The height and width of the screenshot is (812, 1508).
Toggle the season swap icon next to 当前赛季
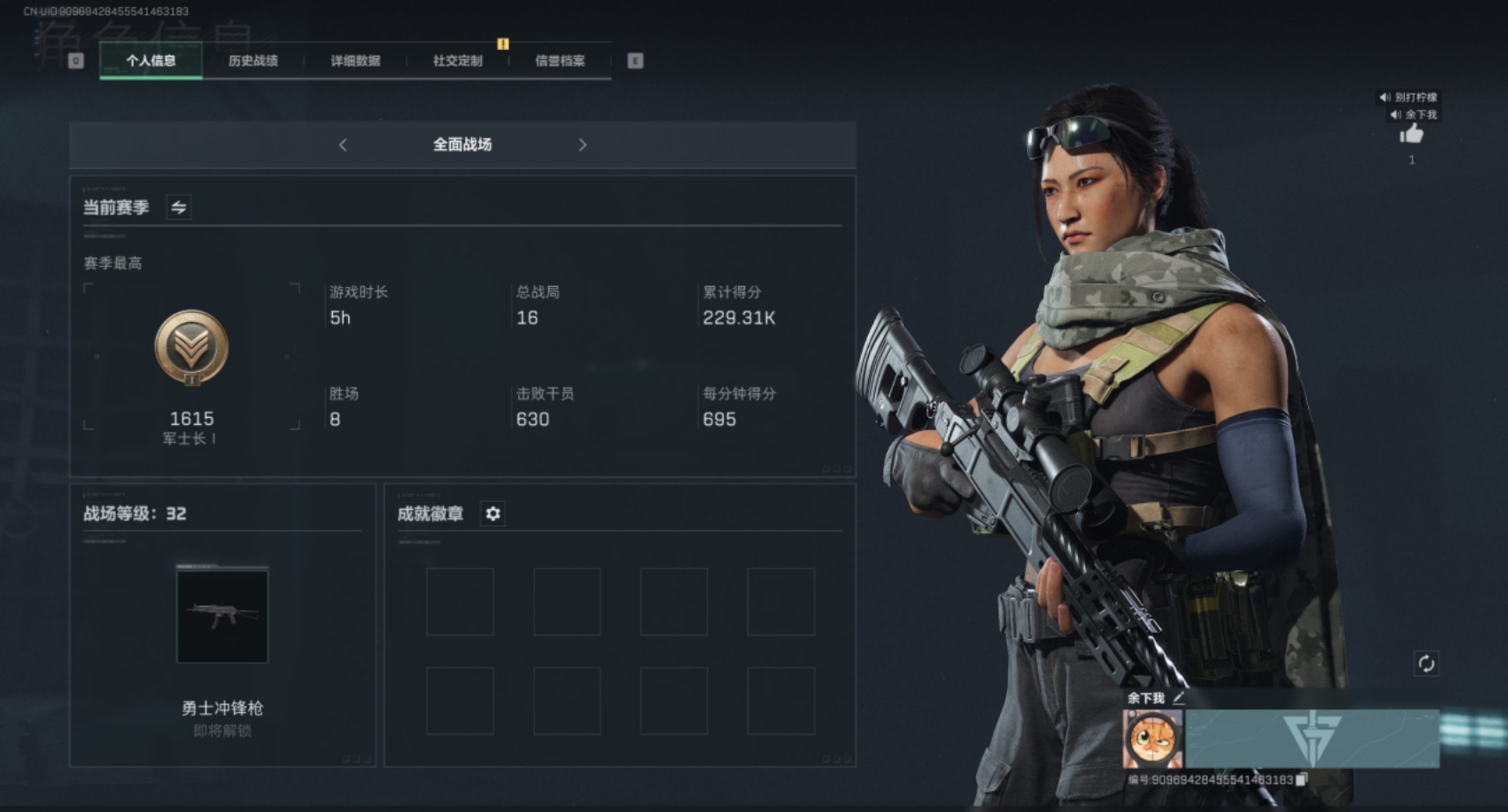178,208
